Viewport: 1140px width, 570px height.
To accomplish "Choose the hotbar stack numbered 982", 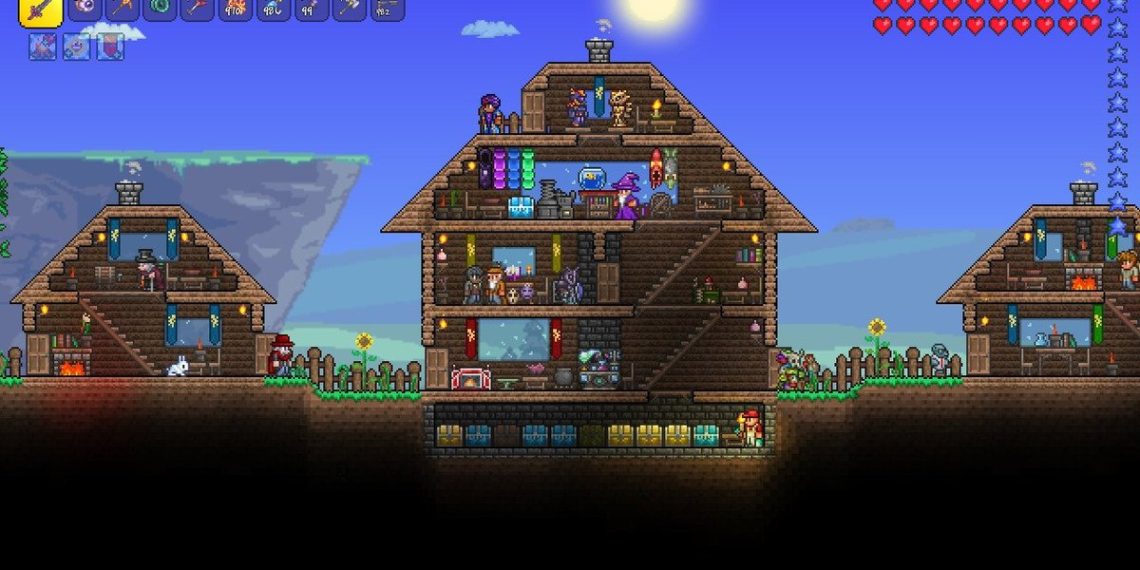I will click(x=387, y=8).
